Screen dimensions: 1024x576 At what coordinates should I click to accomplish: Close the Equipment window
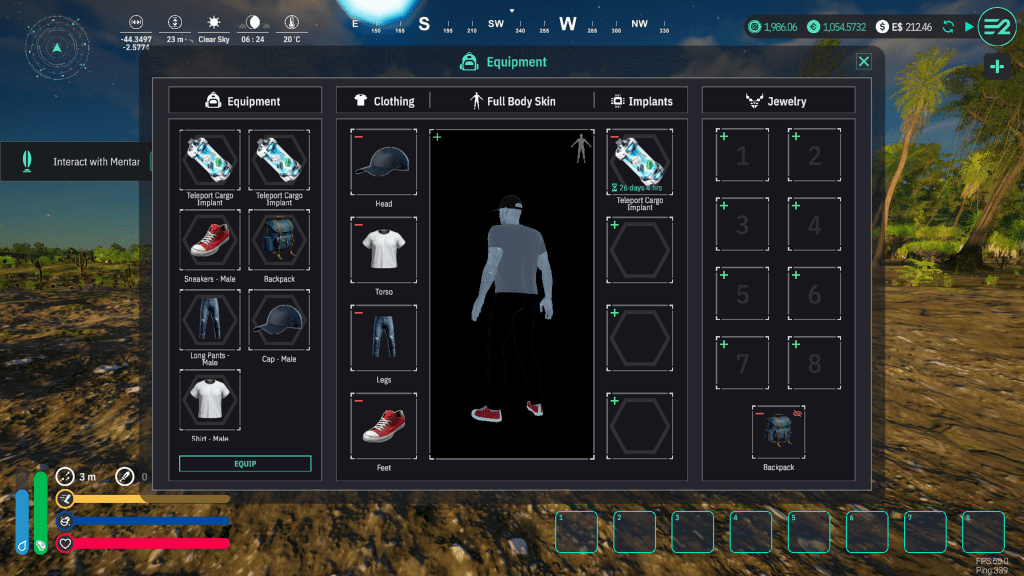[x=864, y=62]
